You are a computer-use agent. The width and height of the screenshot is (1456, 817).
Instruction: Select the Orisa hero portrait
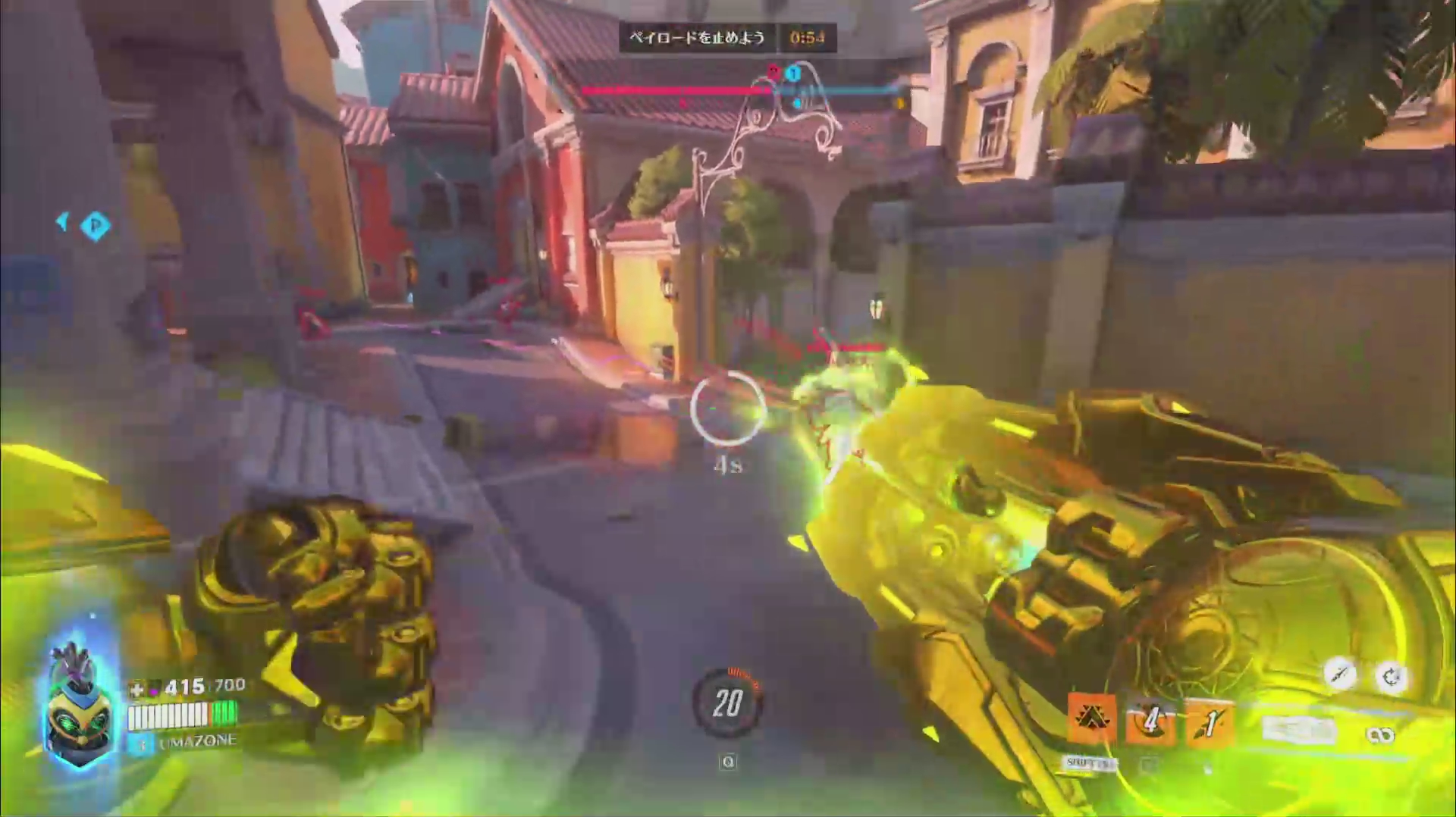(80, 706)
